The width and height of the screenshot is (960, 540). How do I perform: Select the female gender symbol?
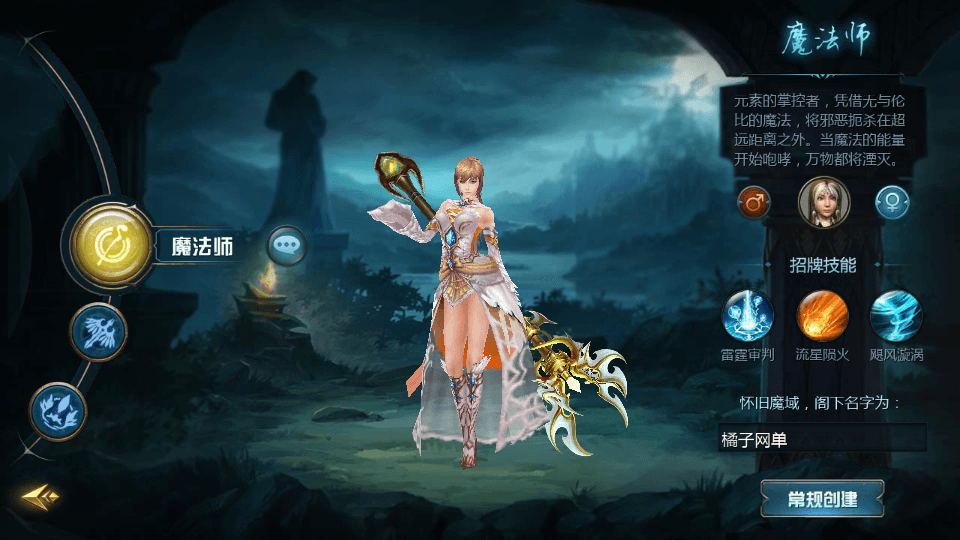(892, 203)
